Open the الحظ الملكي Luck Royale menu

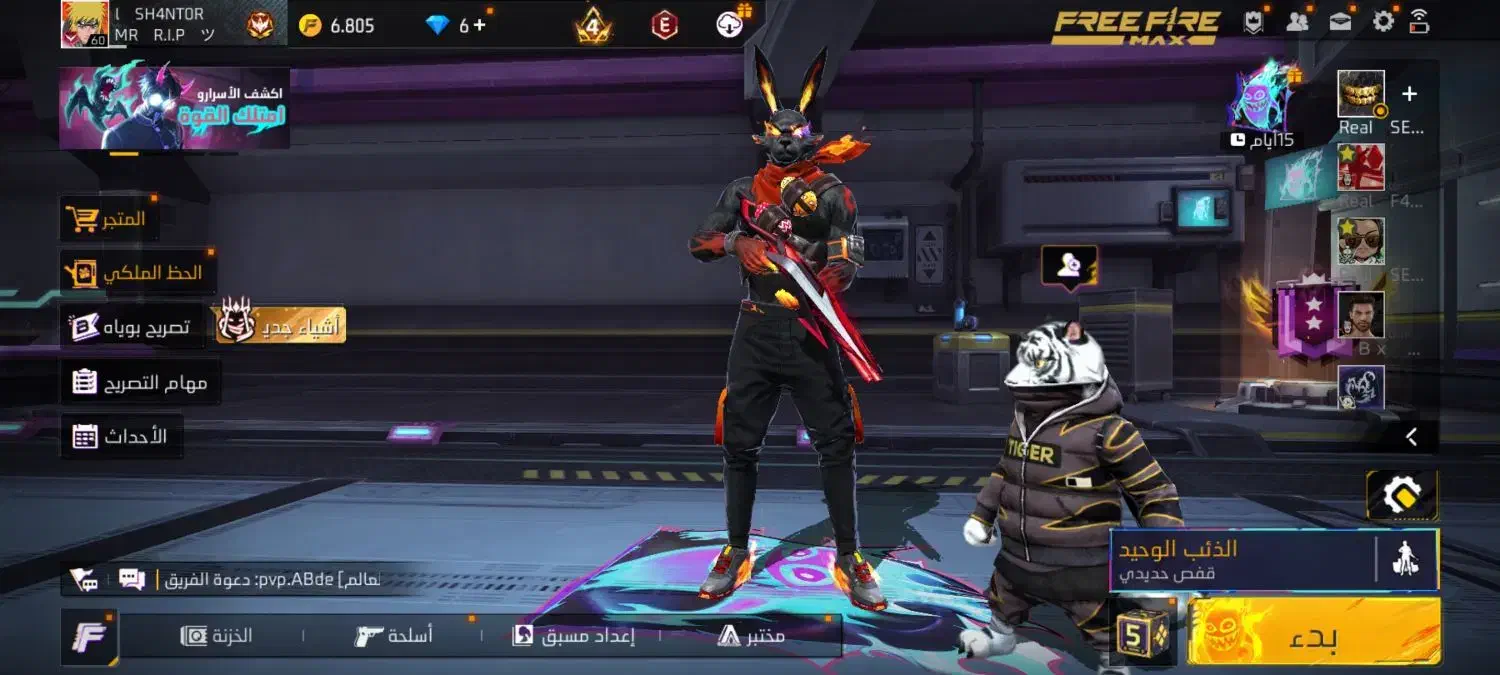tap(135, 272)
